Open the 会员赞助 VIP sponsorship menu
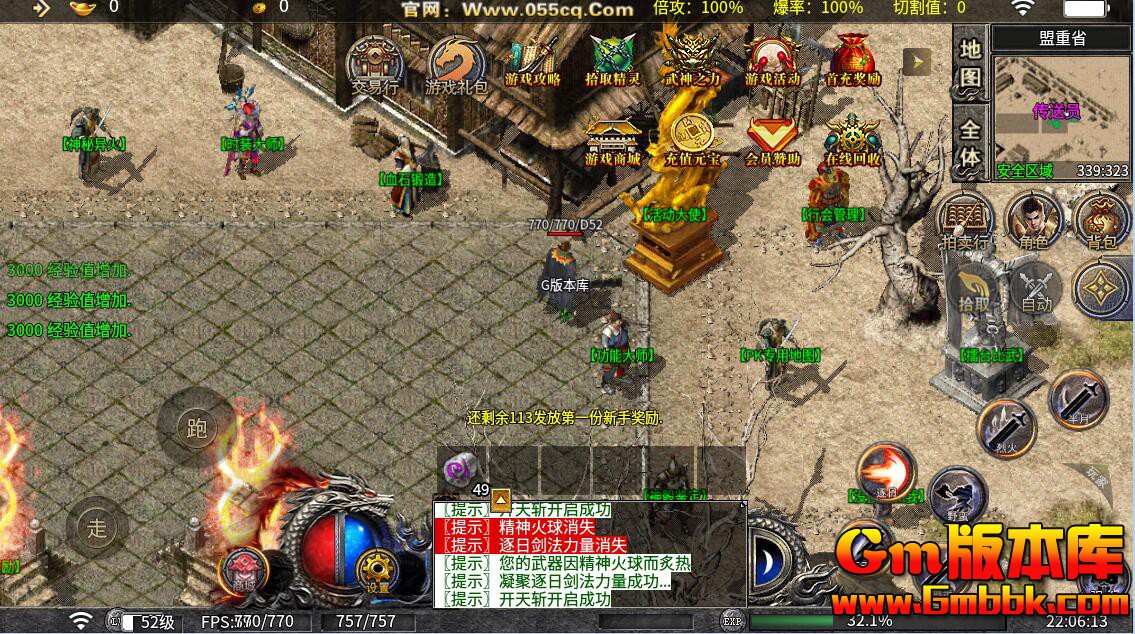1135x634 pixels. coord(773,141)
